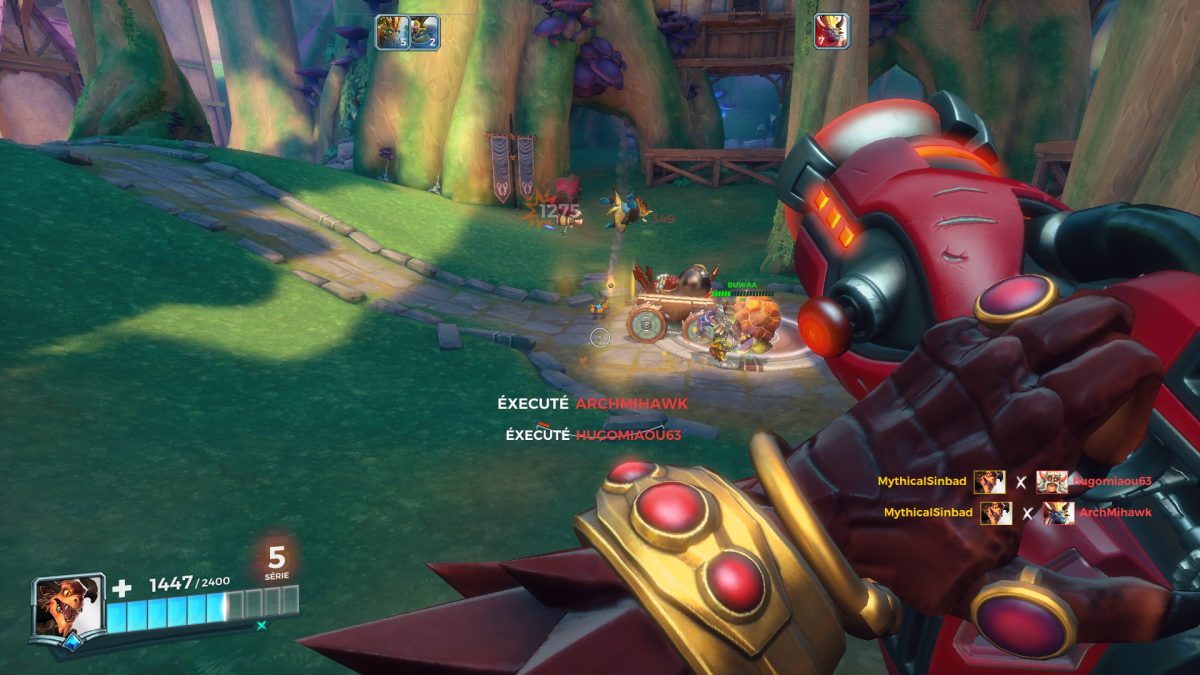This screenshot has height=675, width=1200.
Task: Select the ArchMihawk victim portrait in kill feed
Action: coord(1058,513)
